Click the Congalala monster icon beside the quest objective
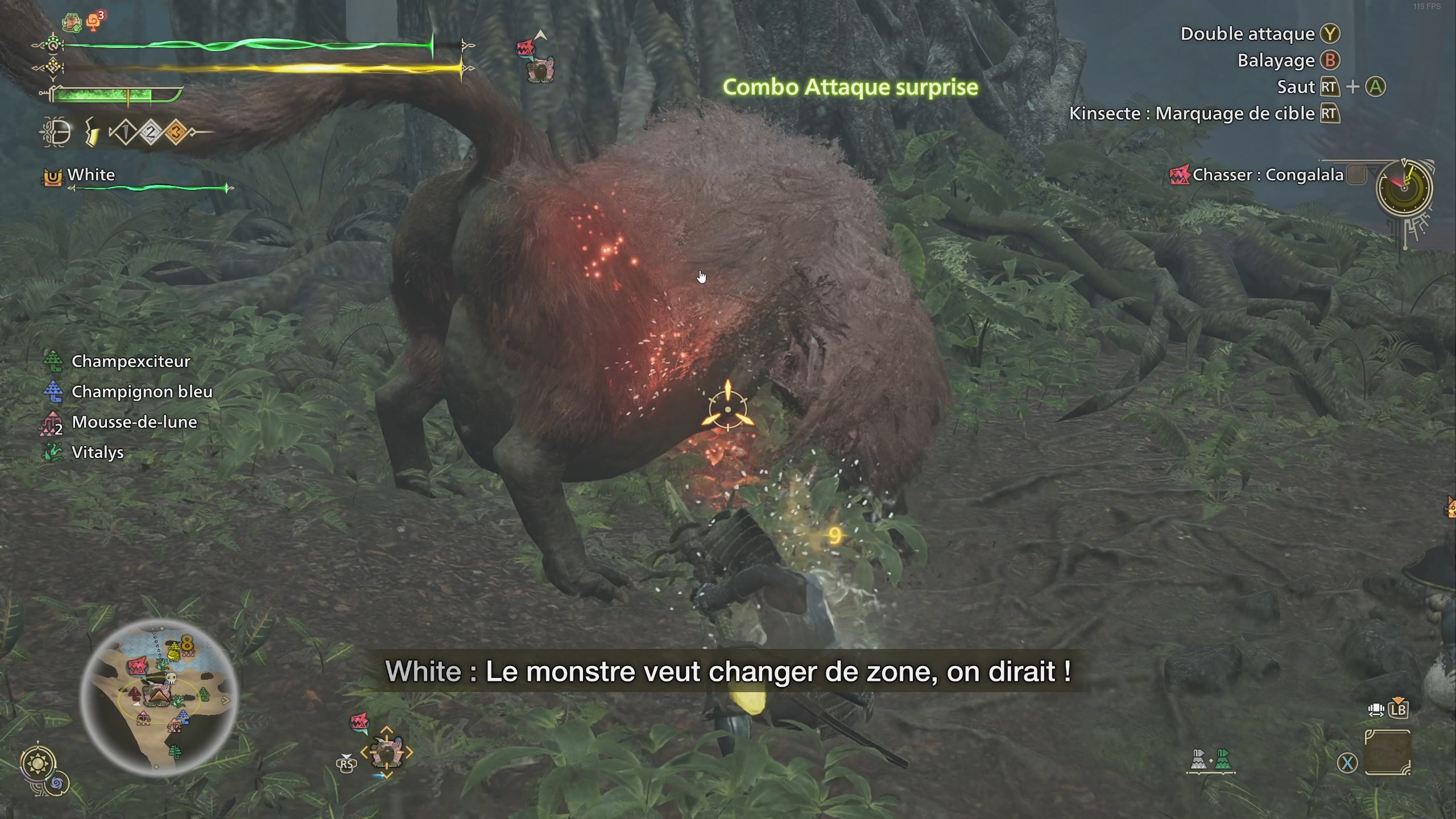The height and width of the screenshot is (819, 1456). click(x=1180, y=175)
